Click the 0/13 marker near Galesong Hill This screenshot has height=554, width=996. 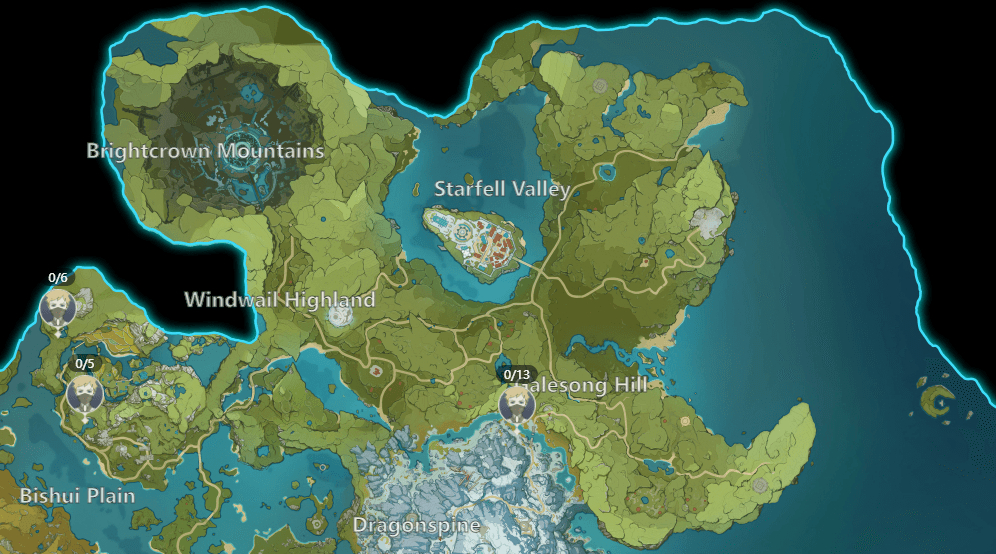point(517,403)
